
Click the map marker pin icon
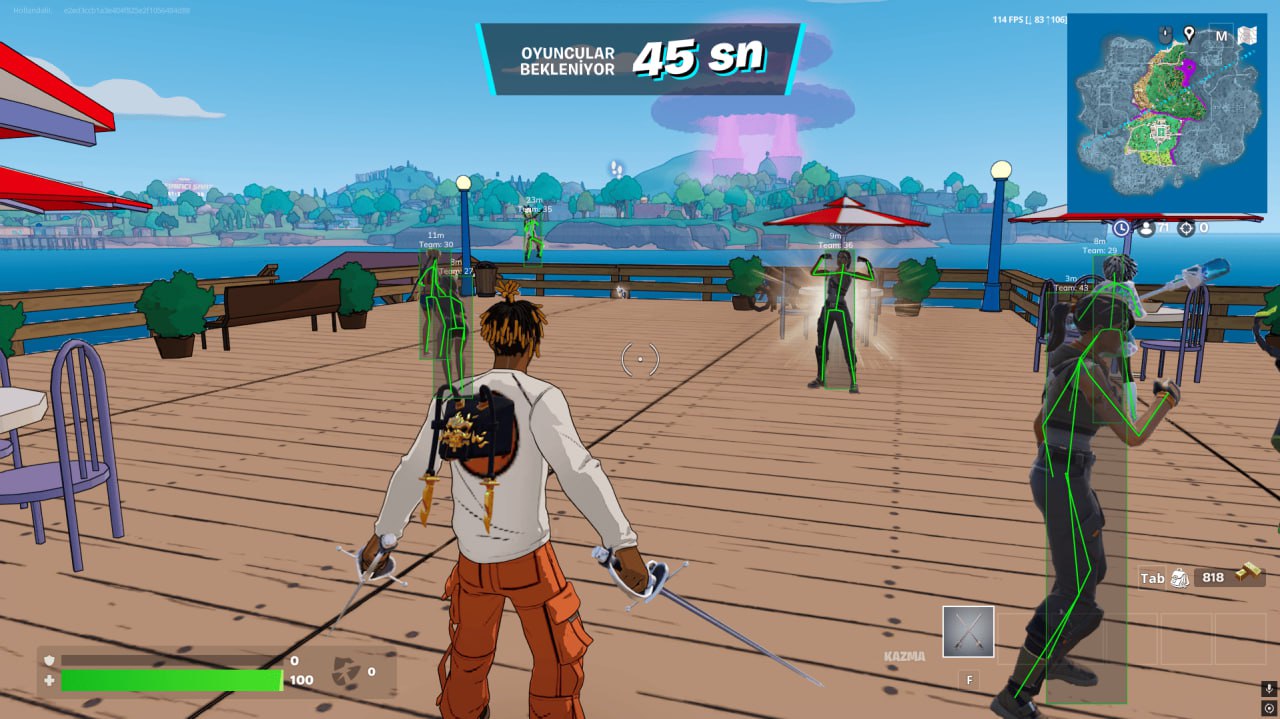[x=1189, y=34]
